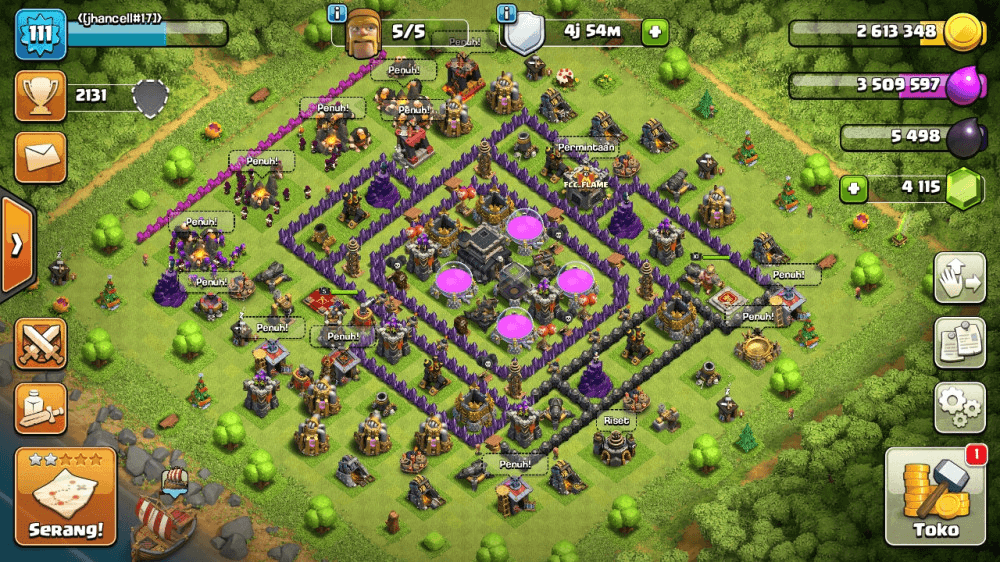This screenshot has height=562, width=1000.
Task: Open the settings gears button
Action: [959, 406]
